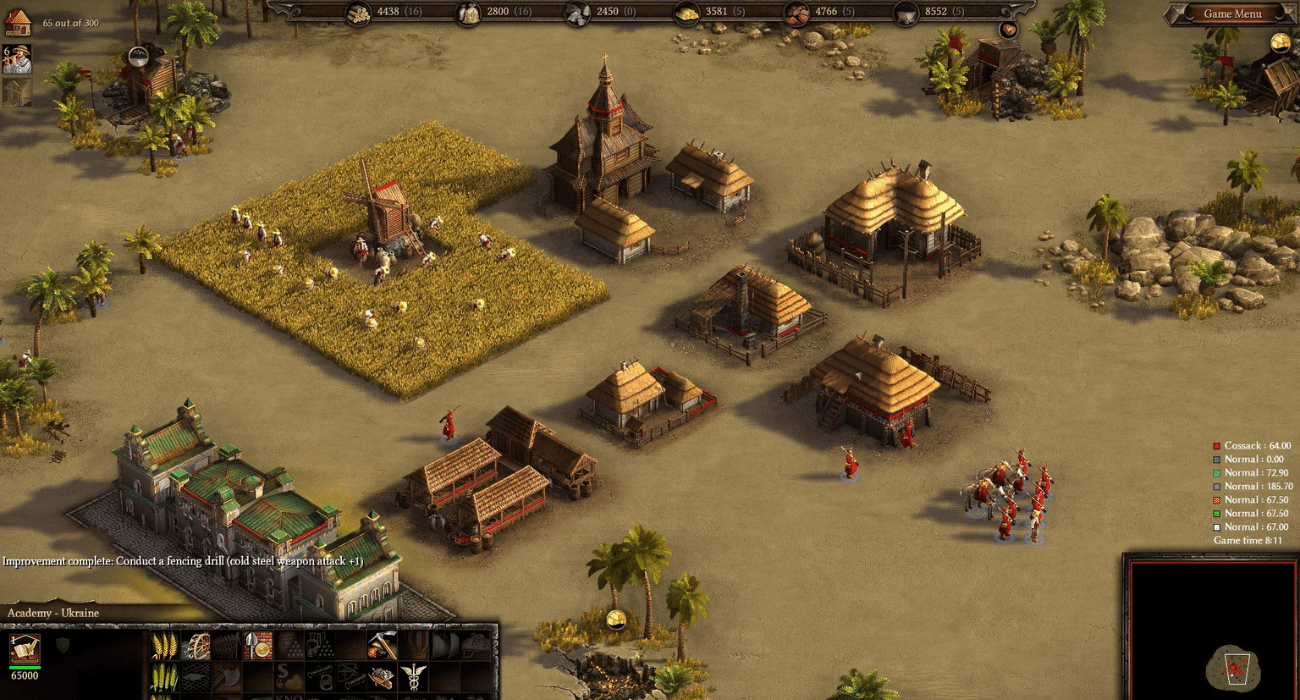The width and height of the screenshot is (1300, 700).
Task: Research the pickaxe mining upgrade
Action: tap(382, 645)
